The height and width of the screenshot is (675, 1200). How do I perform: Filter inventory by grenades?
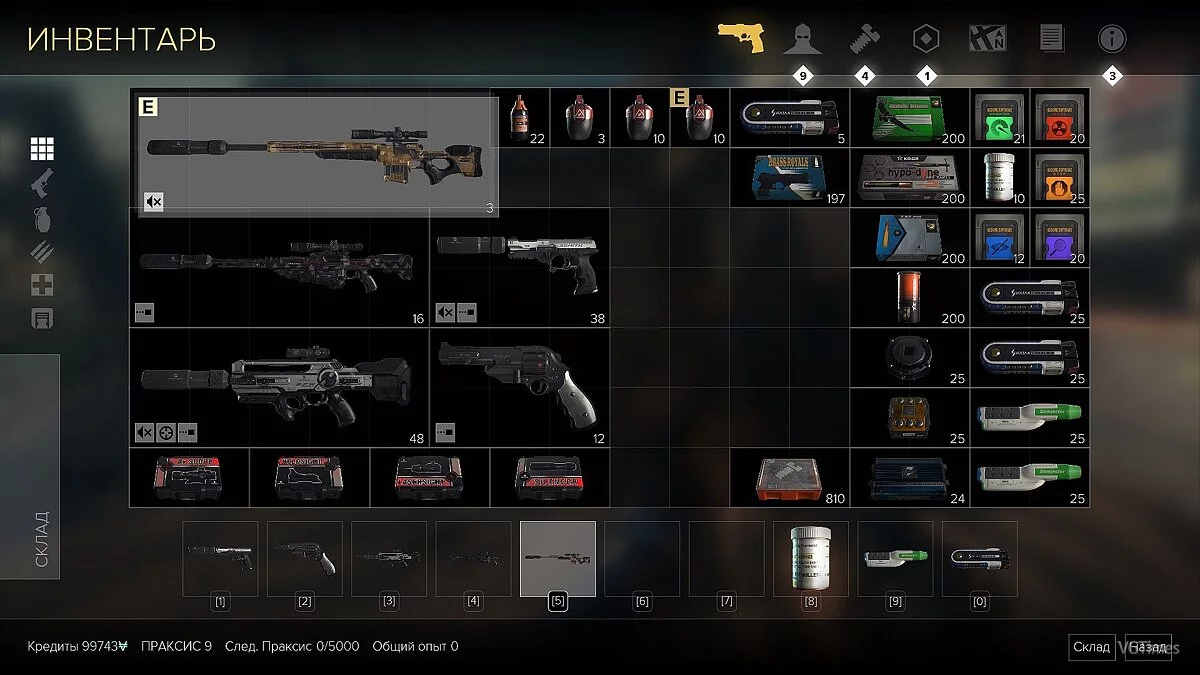[42, 217]
